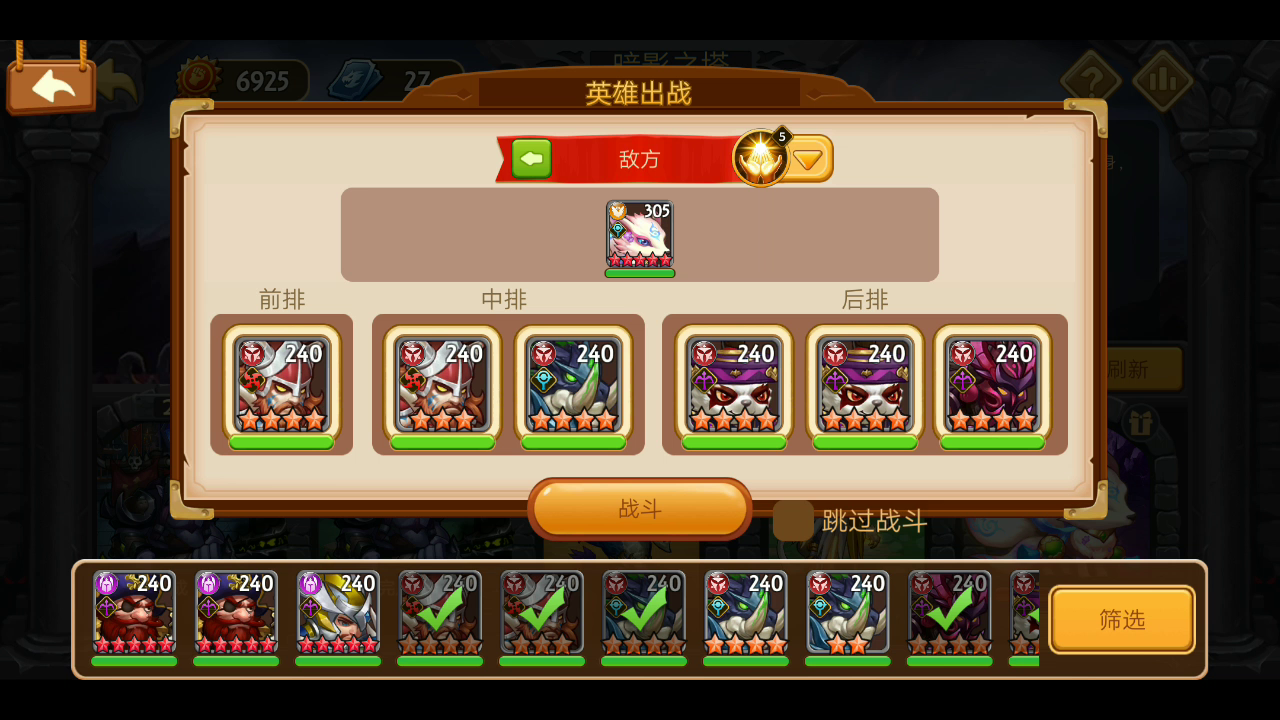Expand the yellow dropdown beside the blessing icon
This screenshot has height=720, width=1280.
click(808, 157)
